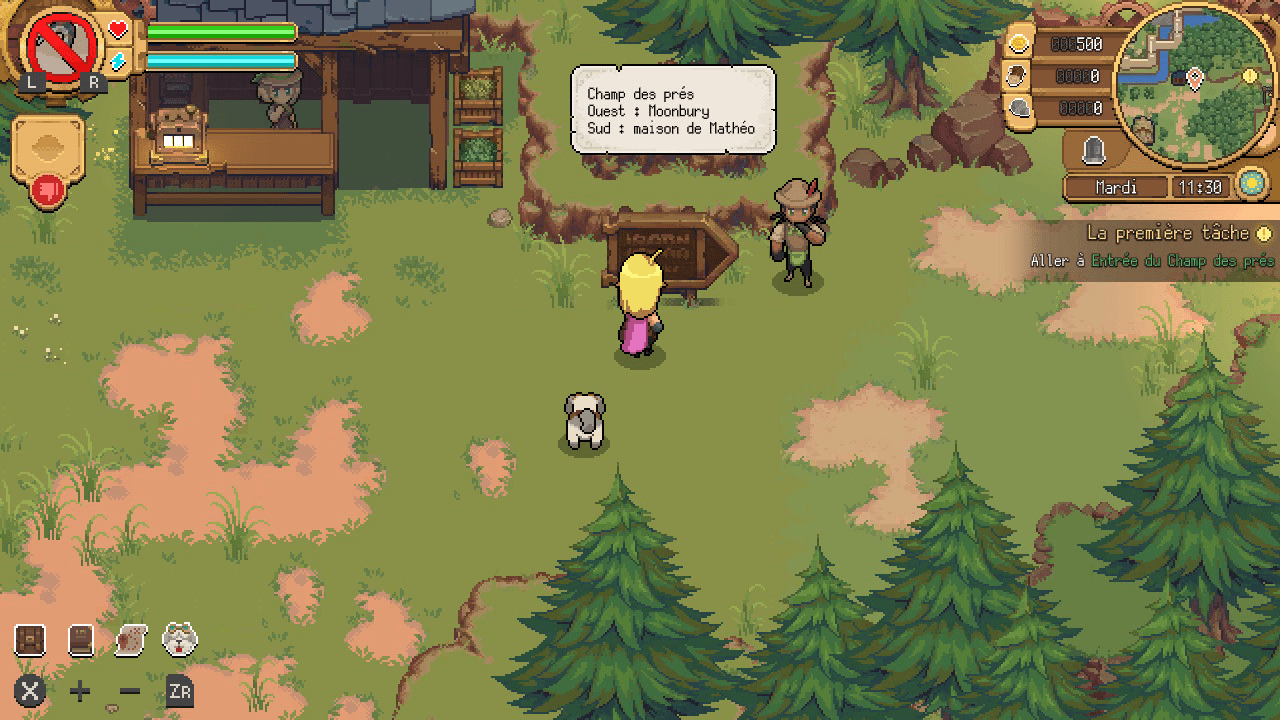This screenshot has height=720, width=1280.
Task: Click the gold coin currency icon
Action: (x=1019, y=44)
